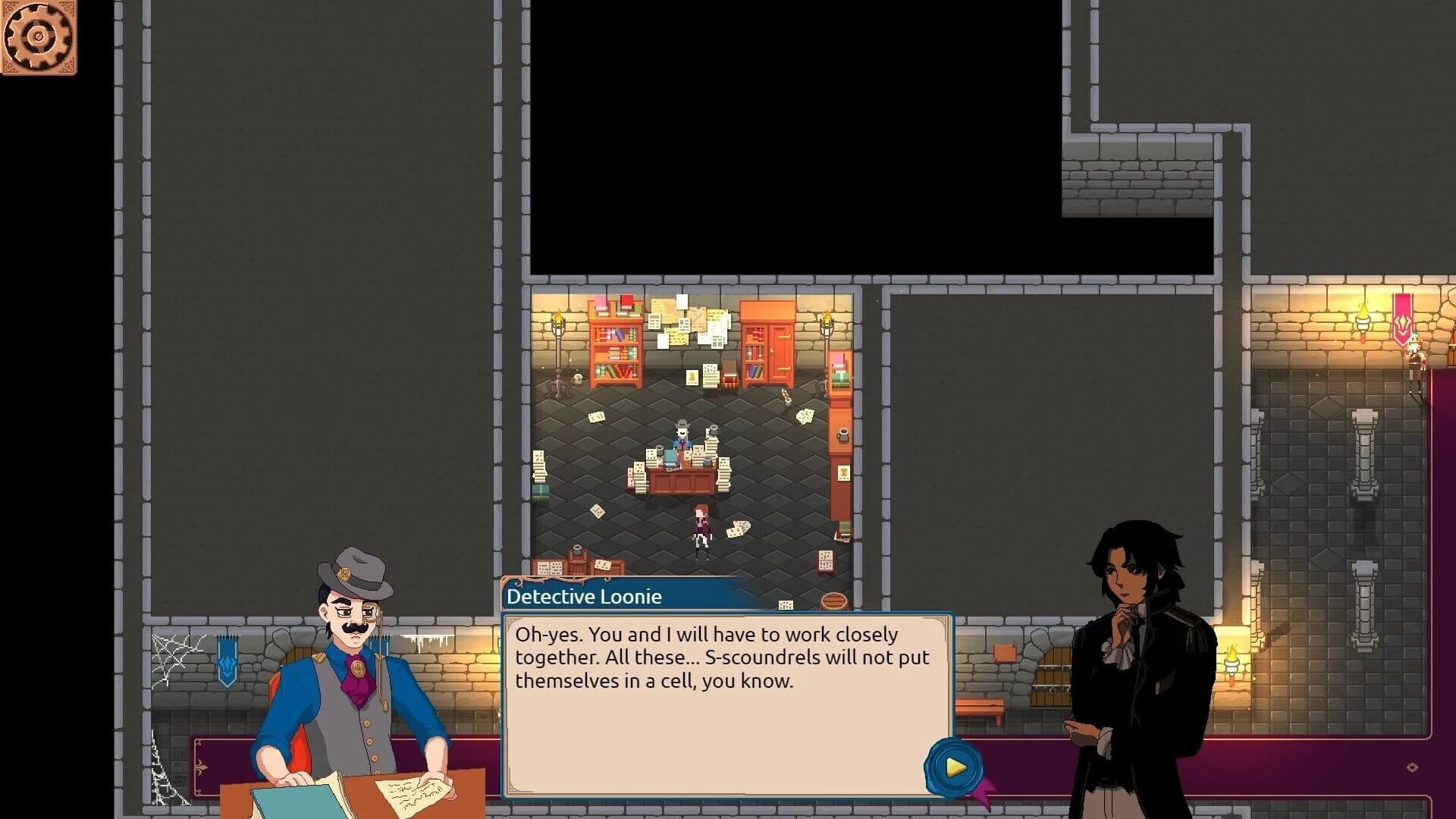Viewport: 1456px width, 819px height.
Task: Click the yellow play arrow to advance dialogue
Action: tap(955, 766)
